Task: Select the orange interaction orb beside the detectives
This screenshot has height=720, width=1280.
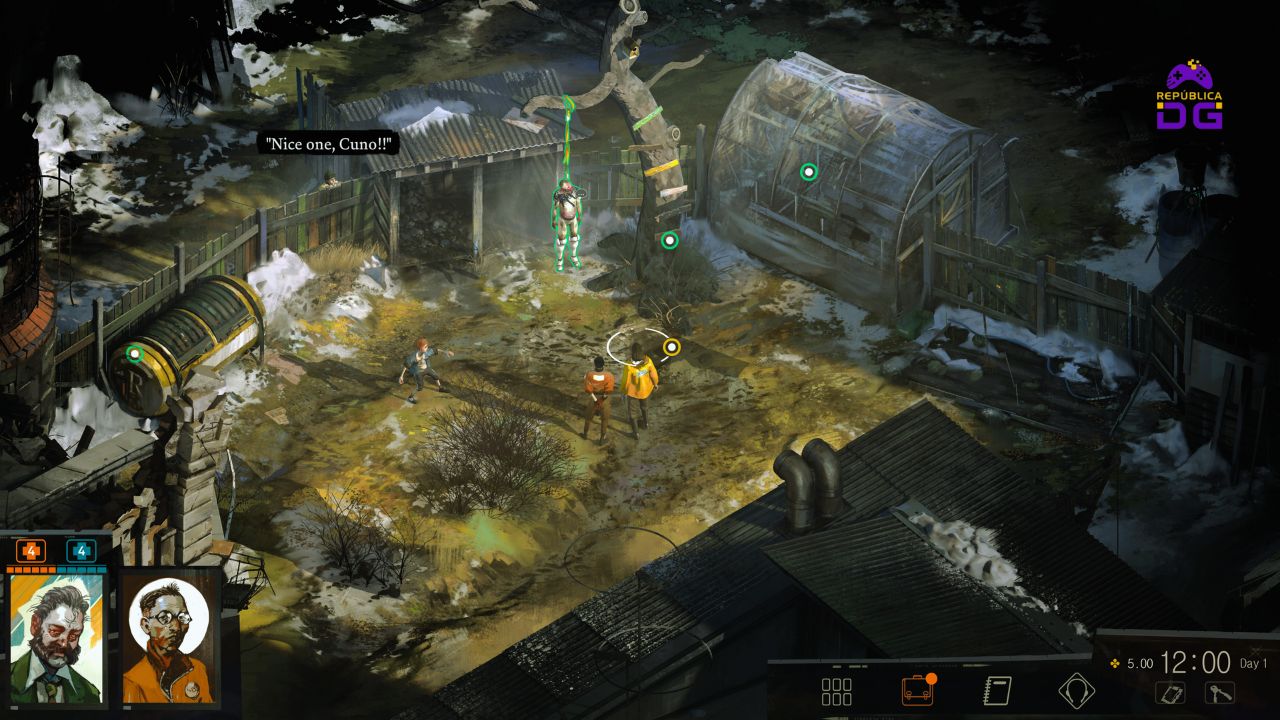Action: (672, 347)
